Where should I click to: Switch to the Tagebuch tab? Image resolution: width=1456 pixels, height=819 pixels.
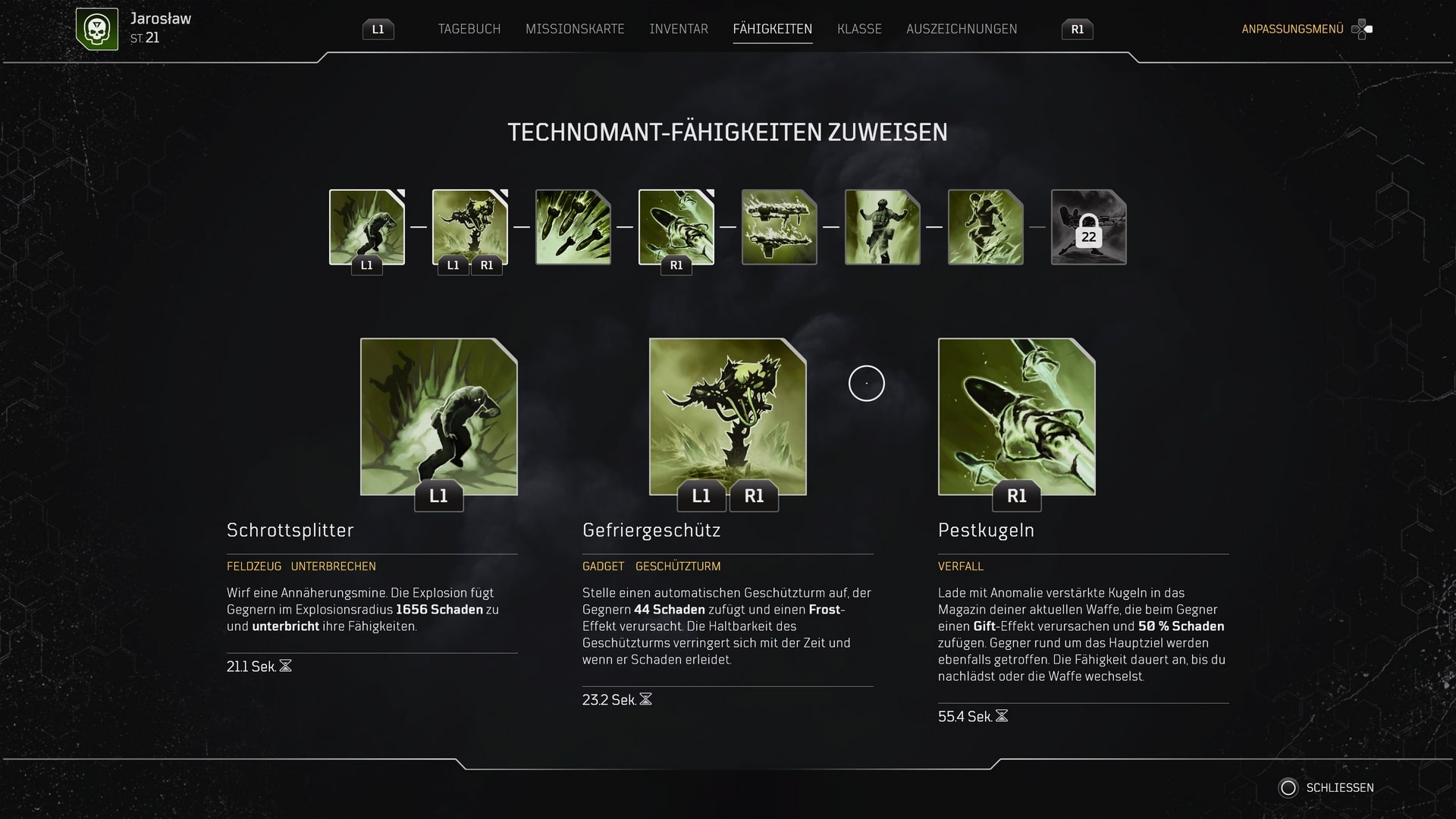click(469, 29)
